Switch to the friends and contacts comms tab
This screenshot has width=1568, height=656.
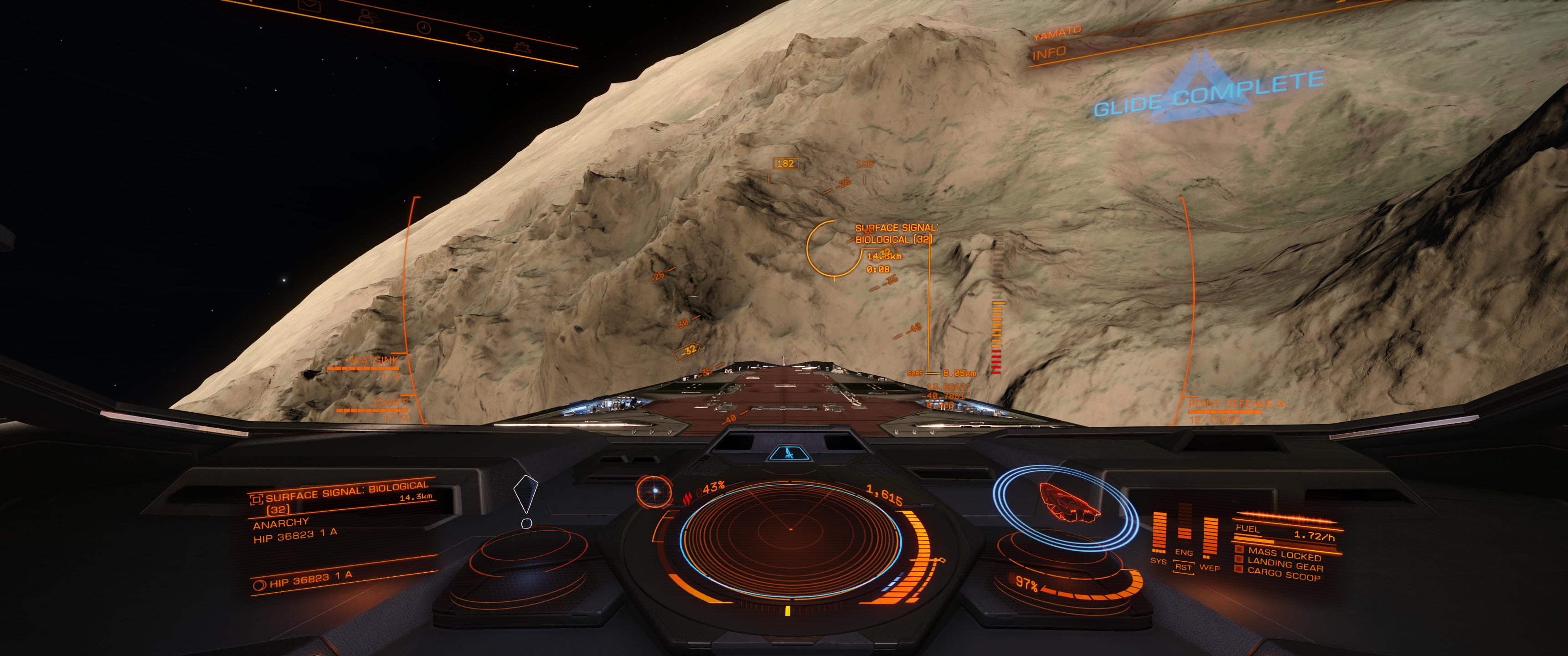click(368, 15)
